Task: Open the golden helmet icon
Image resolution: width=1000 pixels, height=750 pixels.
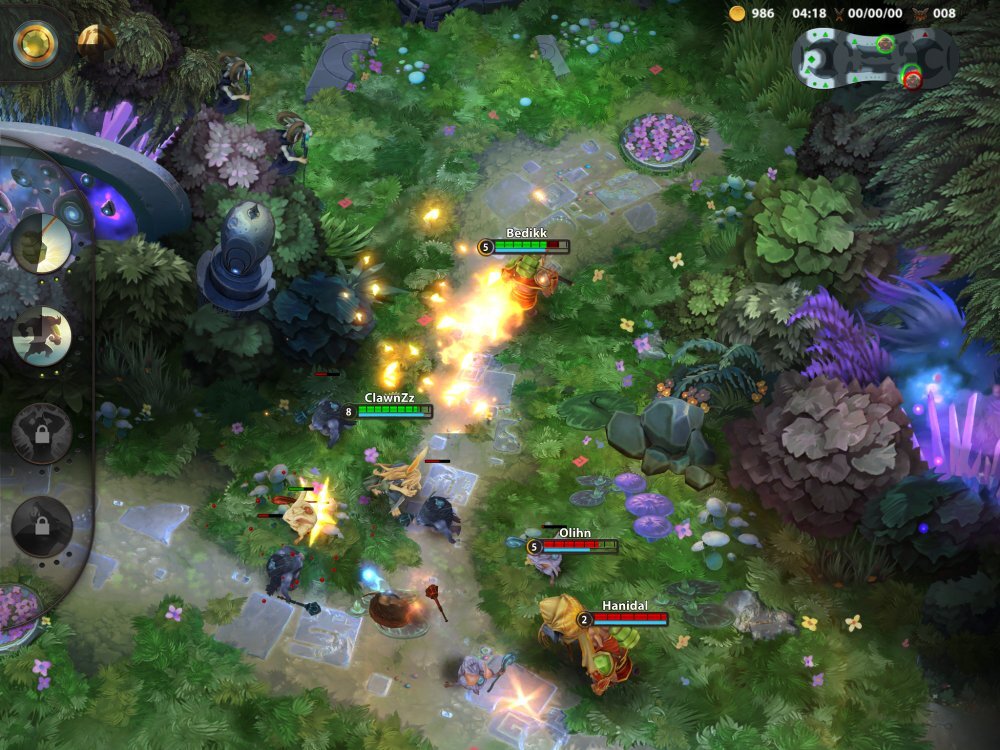Action: [x=94, y=40]
